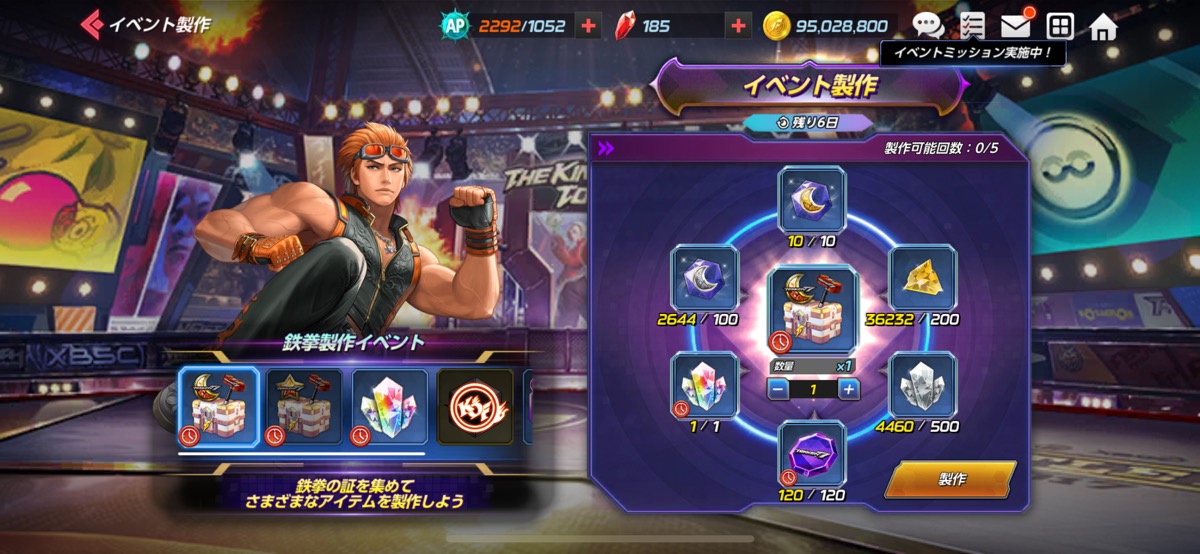Viewport: 1200px width, 554px height.
Task: Select the red moon gift box recipe
Action: tap(218, 406)
